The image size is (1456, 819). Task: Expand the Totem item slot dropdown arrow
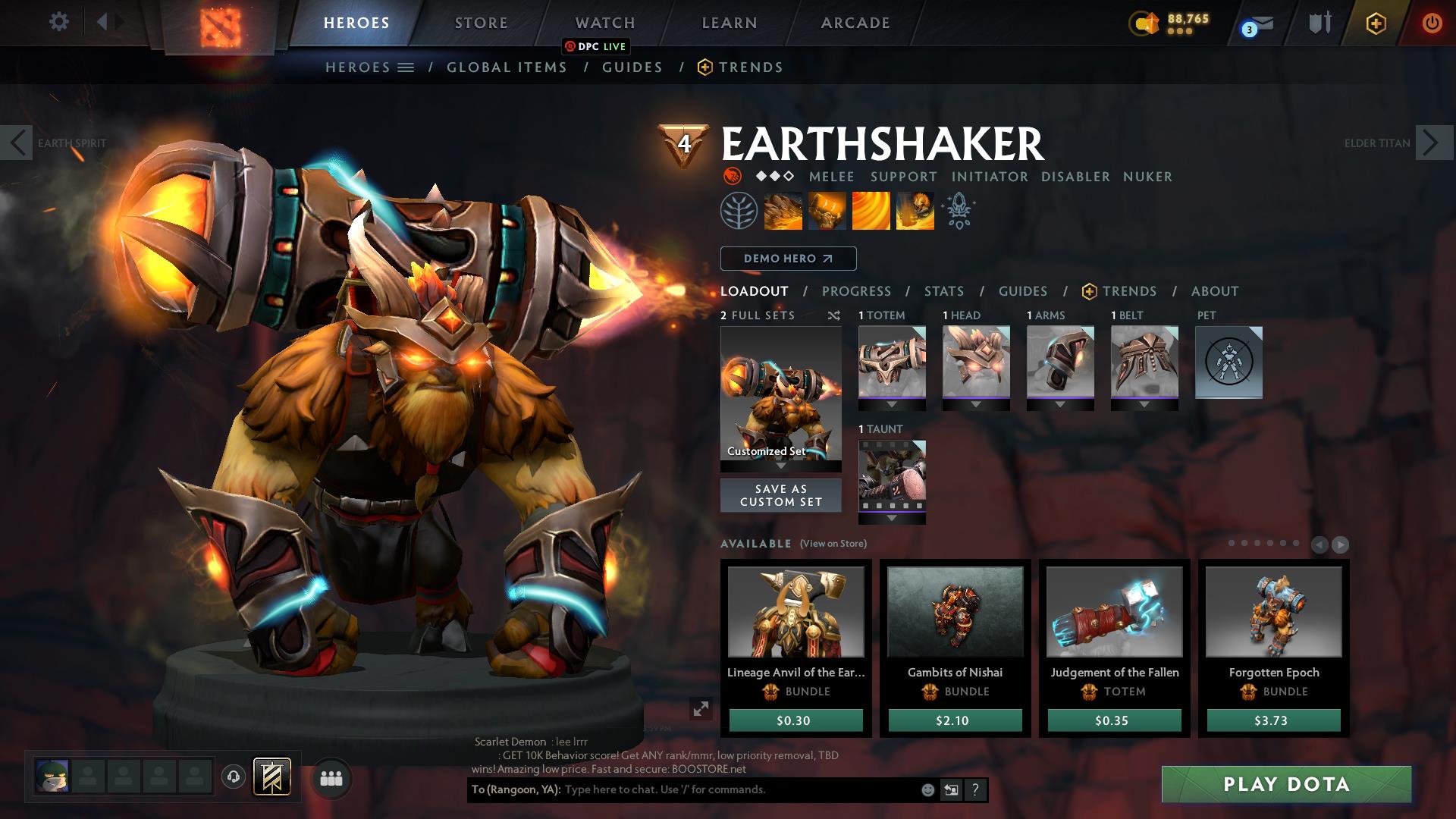click(891, 404)
